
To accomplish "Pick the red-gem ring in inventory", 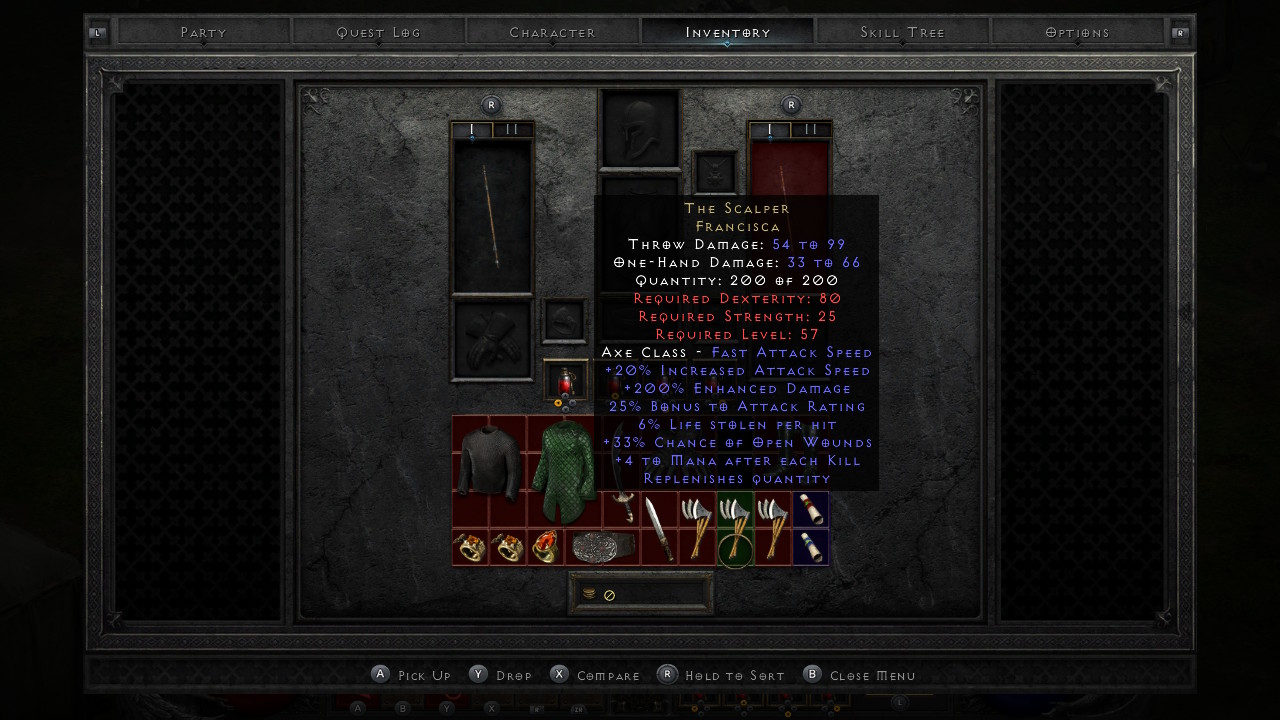I will pyautogui.click(x=545, y=547).
